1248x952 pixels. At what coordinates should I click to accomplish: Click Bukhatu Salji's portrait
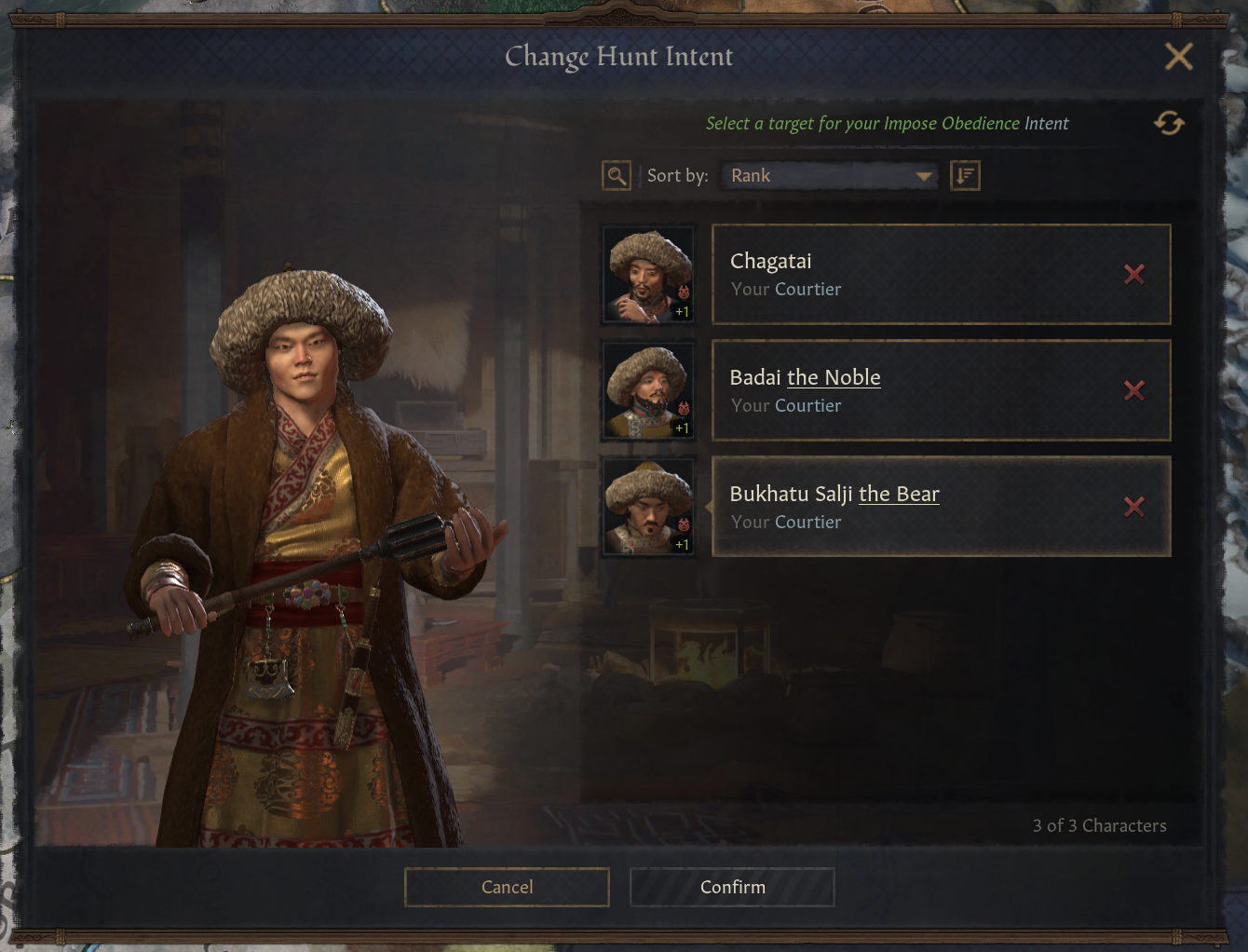[648, 508]
